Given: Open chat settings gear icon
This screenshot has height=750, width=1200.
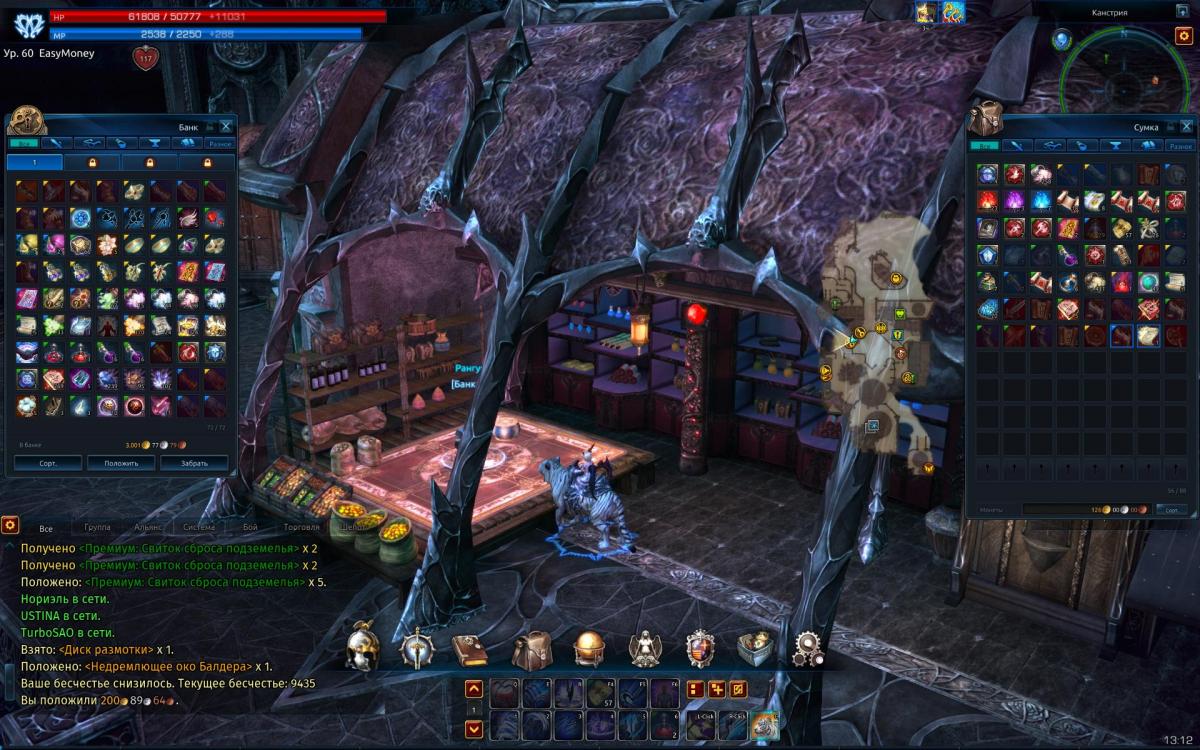Looking at the screenshot, I should click(10, 525).
